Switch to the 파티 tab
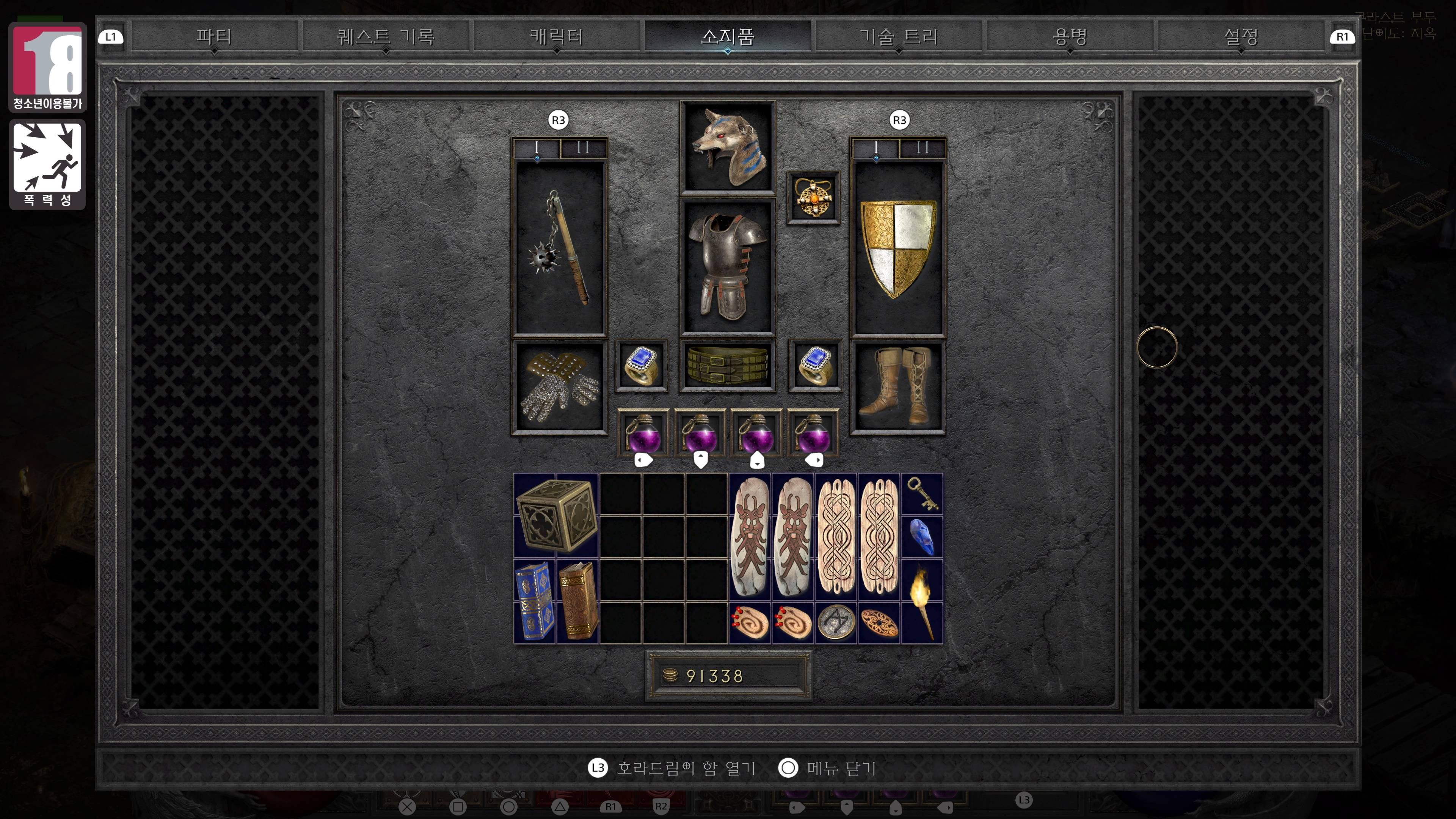 (213, 37)
